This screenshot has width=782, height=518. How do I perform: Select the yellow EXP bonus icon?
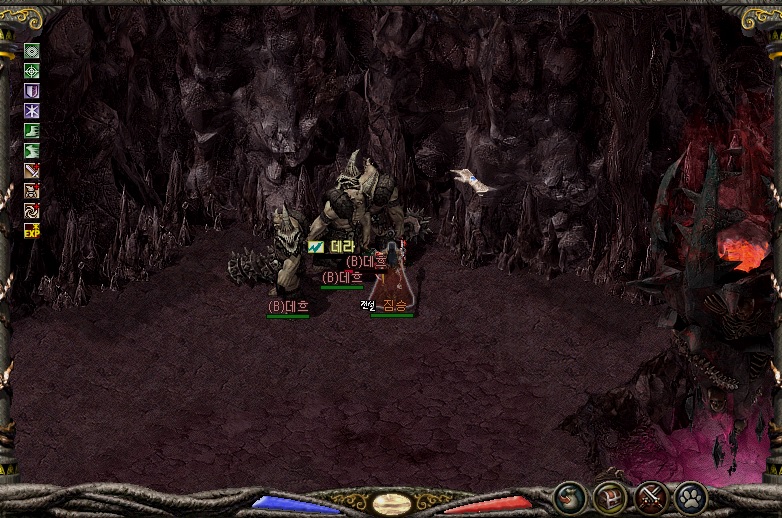pyautogui.click(x=32, y=231)
